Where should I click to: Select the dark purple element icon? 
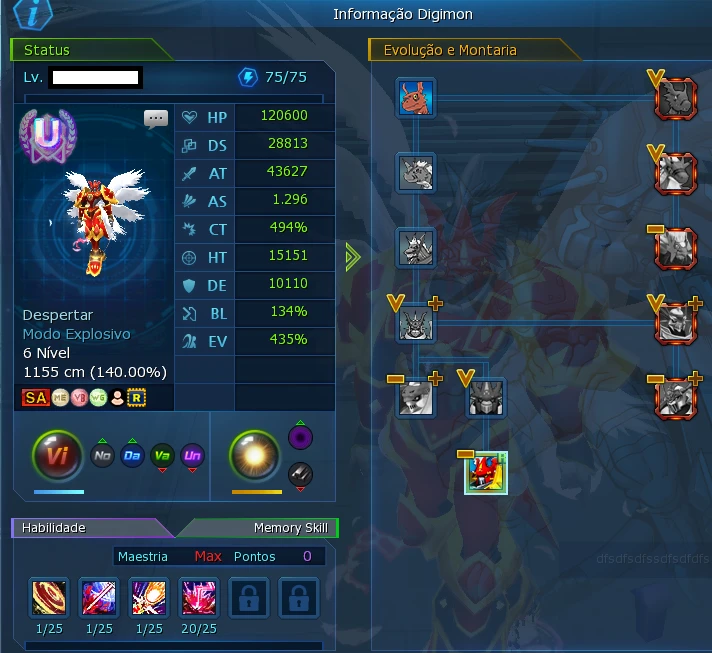299,437
